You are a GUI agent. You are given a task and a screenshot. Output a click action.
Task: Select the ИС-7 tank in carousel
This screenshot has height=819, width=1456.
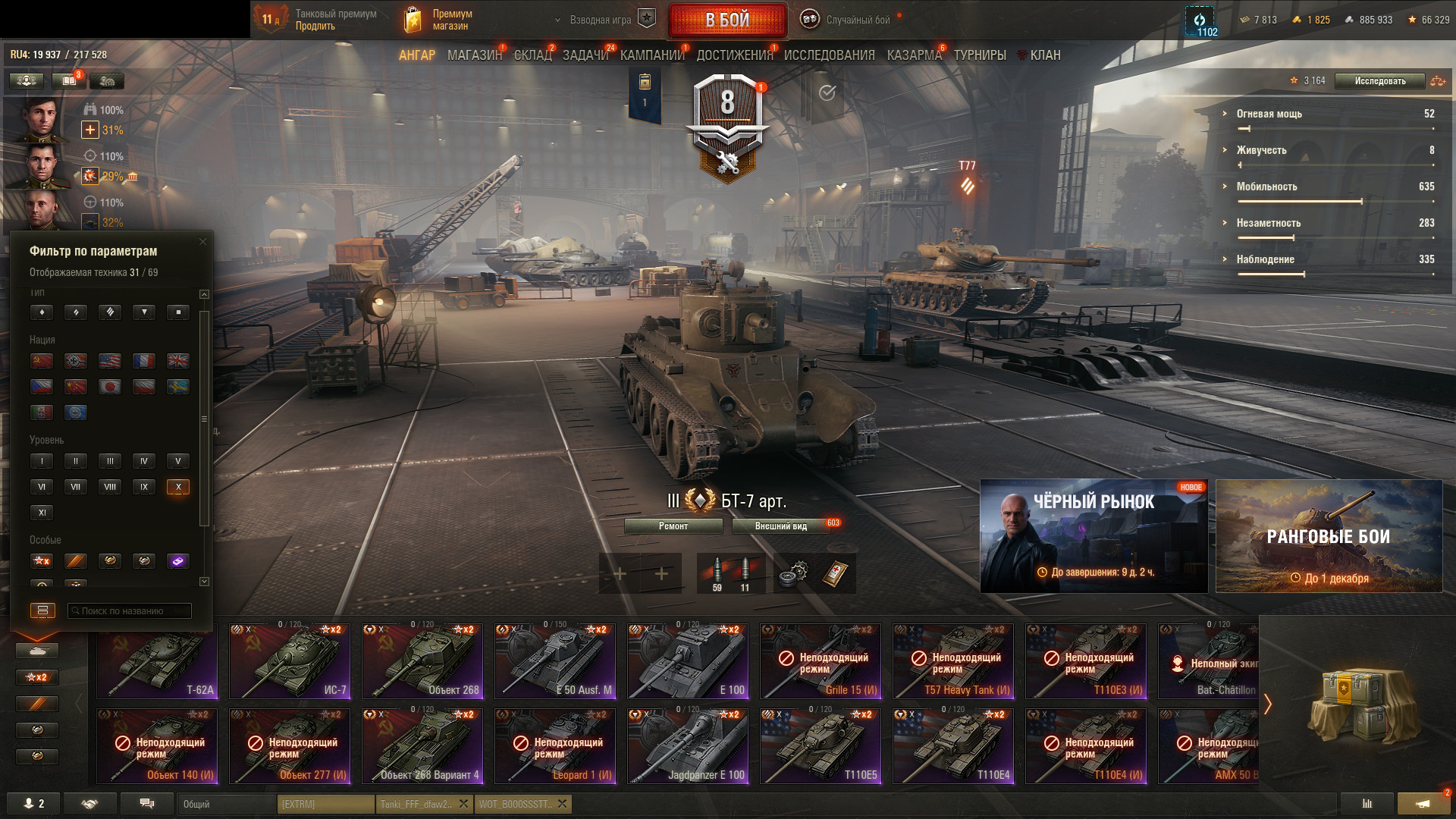290,661
